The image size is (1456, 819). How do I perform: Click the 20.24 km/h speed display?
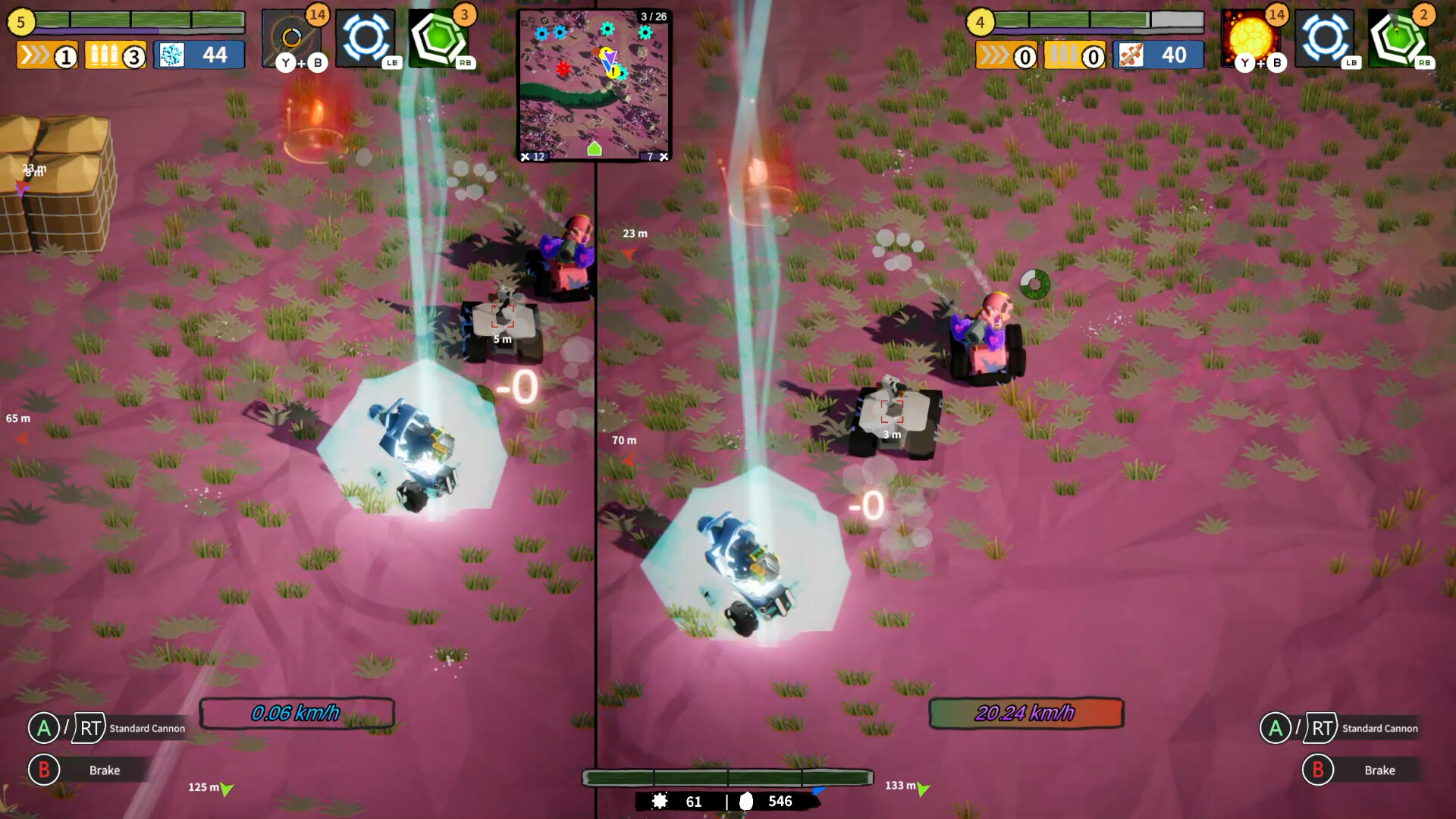point(1026,712)
